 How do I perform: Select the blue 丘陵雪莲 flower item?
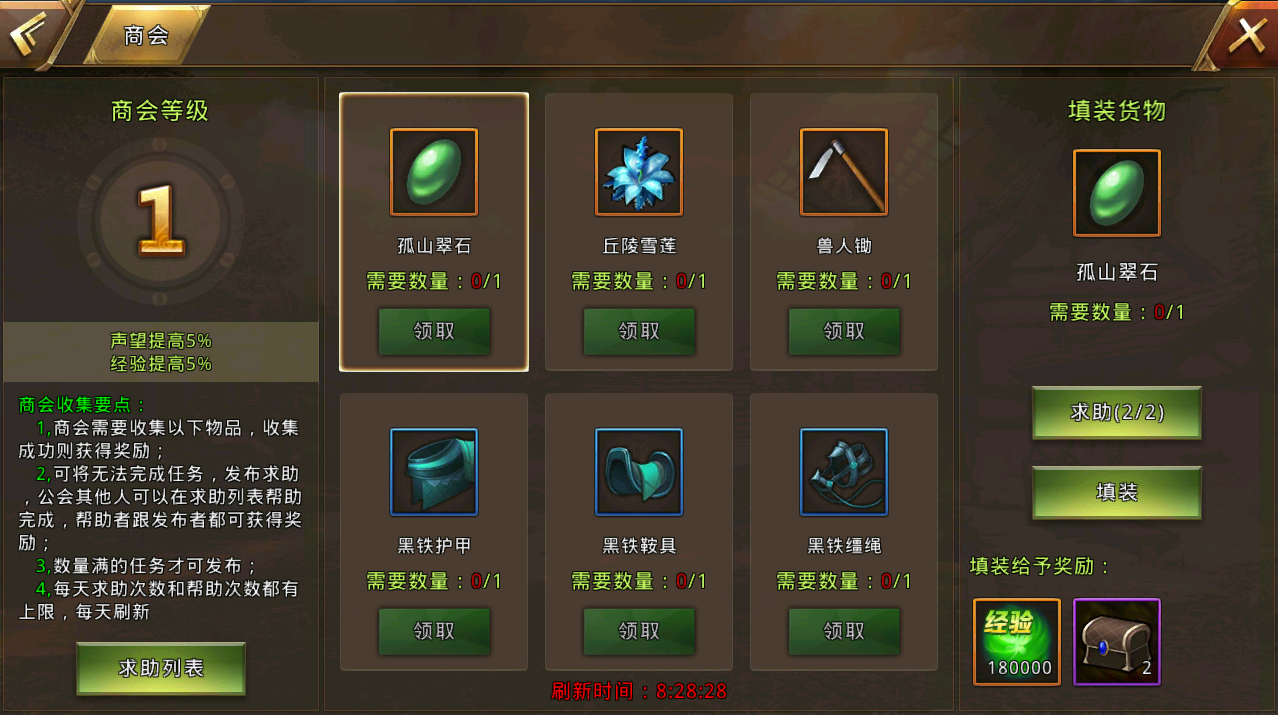(x=639, y=172)
